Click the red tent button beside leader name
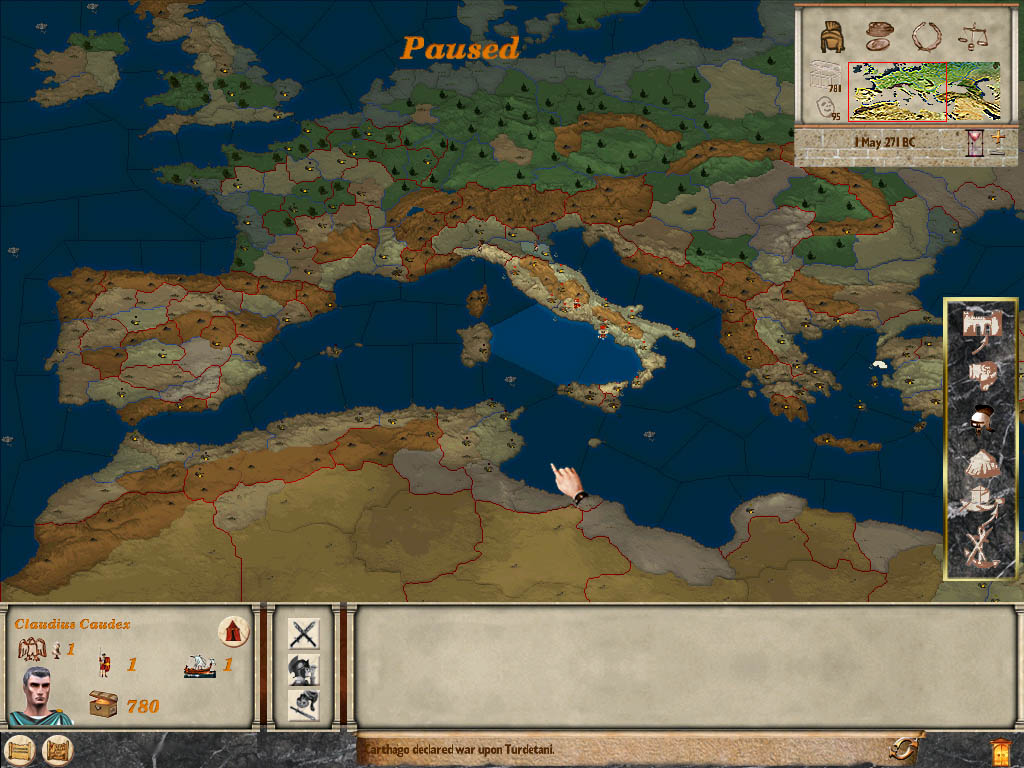The image size is (1024, 768). click(233, 631)
